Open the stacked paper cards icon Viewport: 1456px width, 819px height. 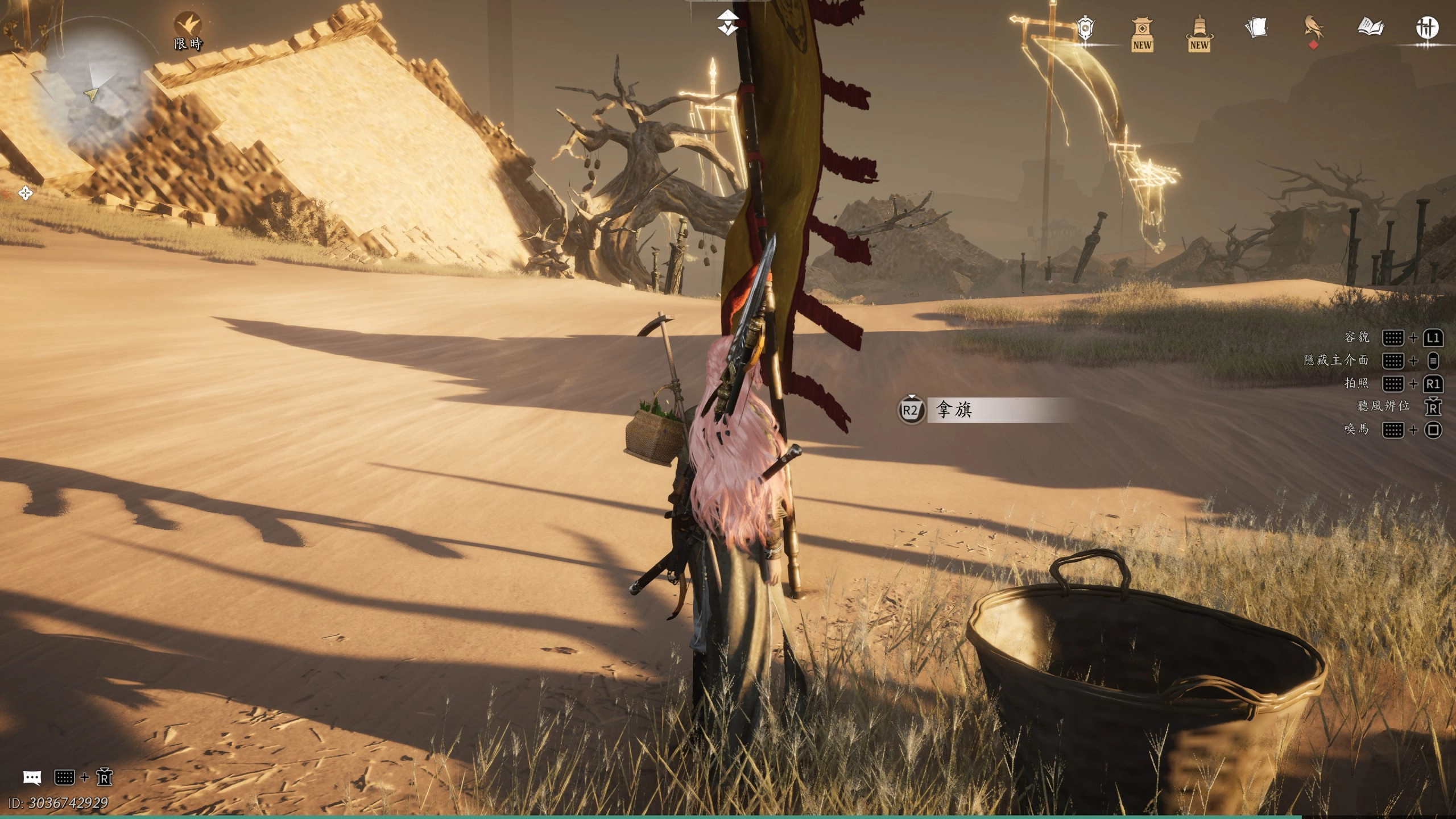click(x=1256, y=27)
